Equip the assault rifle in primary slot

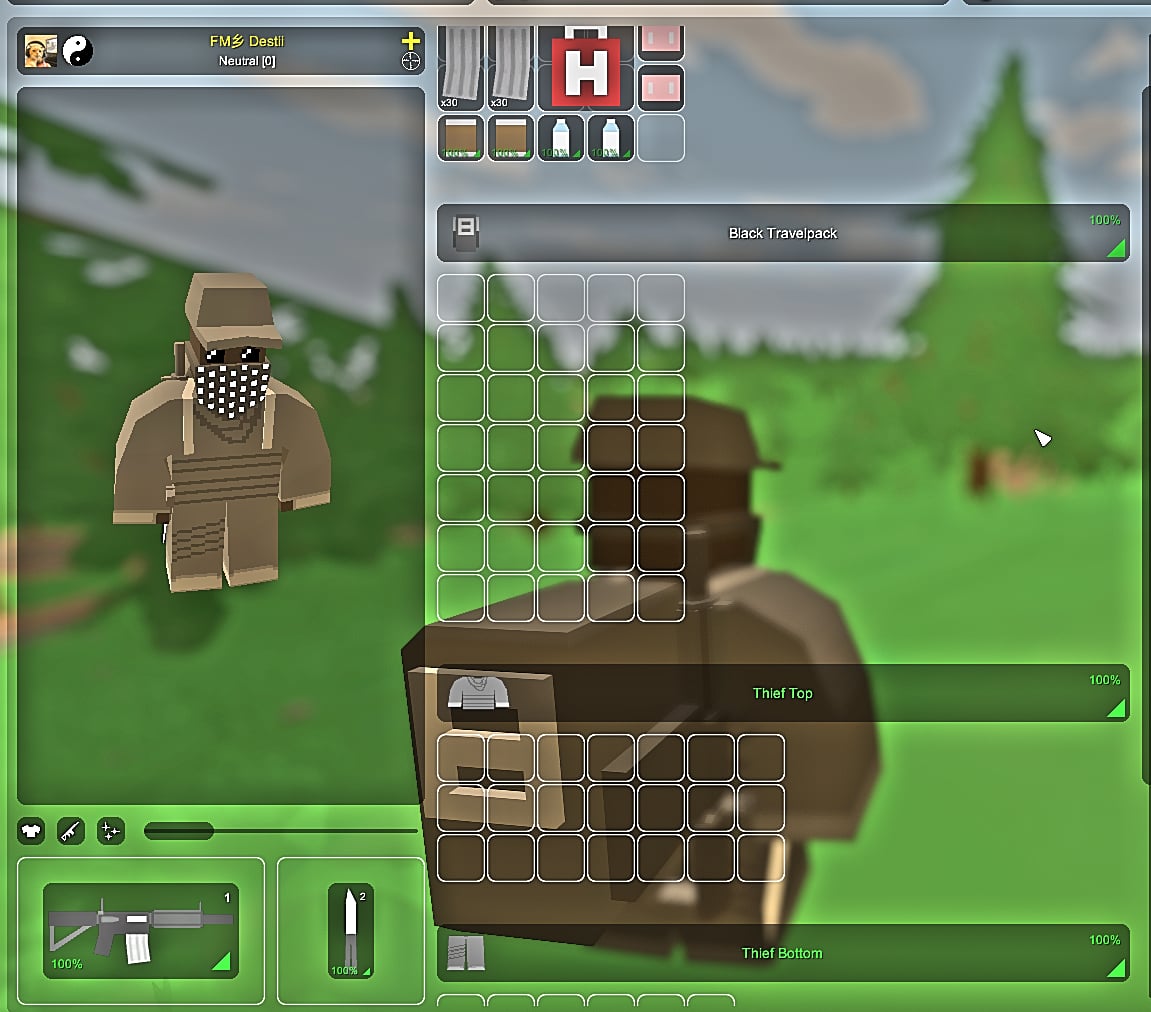point(140,930)
